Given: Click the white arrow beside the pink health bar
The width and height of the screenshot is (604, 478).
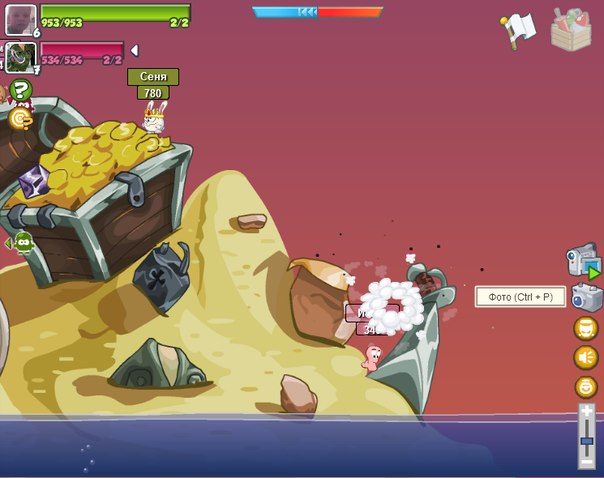Looking at the screenshot, I should tap(135, 51).
